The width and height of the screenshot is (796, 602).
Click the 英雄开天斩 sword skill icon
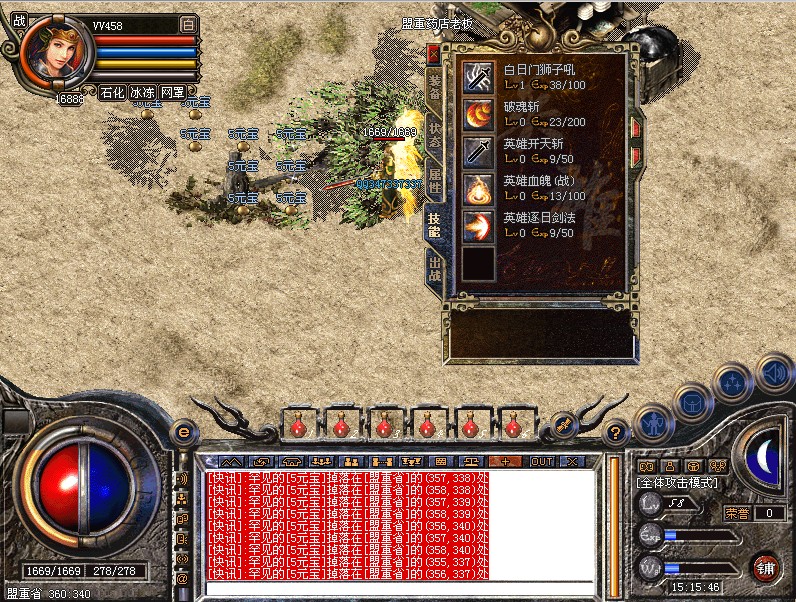pos(478,151)
